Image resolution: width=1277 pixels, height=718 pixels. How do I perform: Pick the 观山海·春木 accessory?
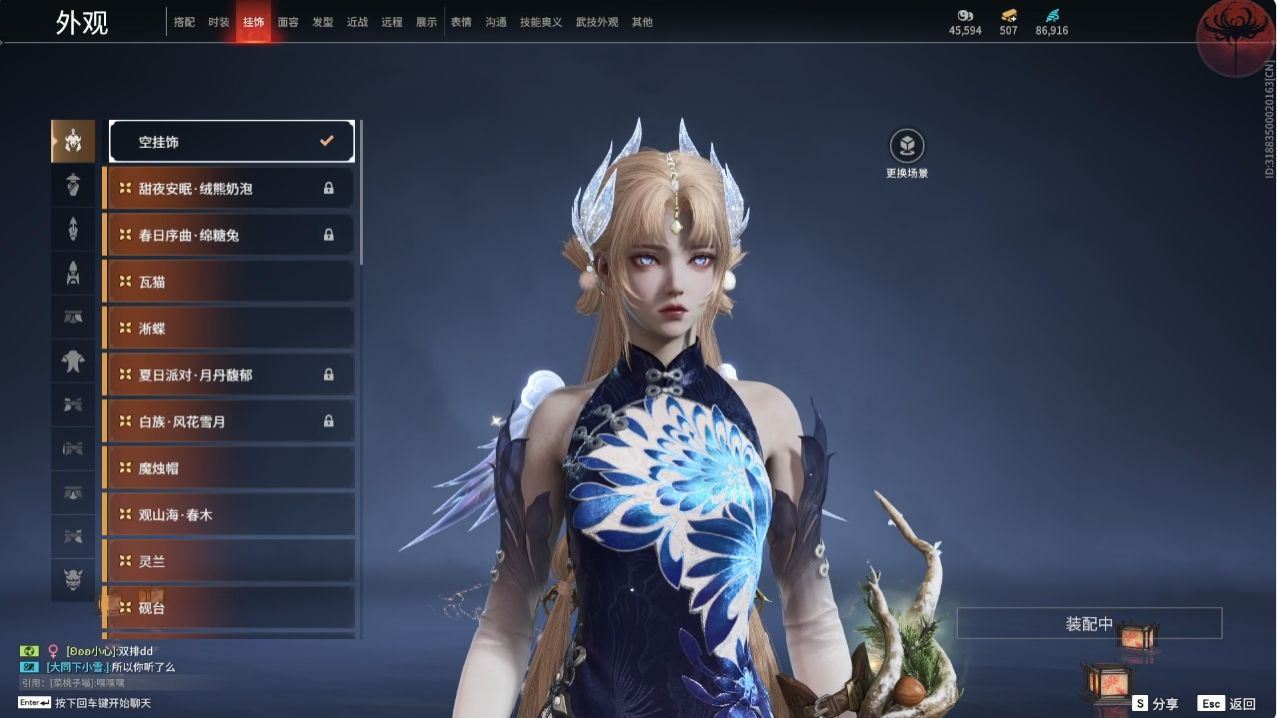(229, 515)
